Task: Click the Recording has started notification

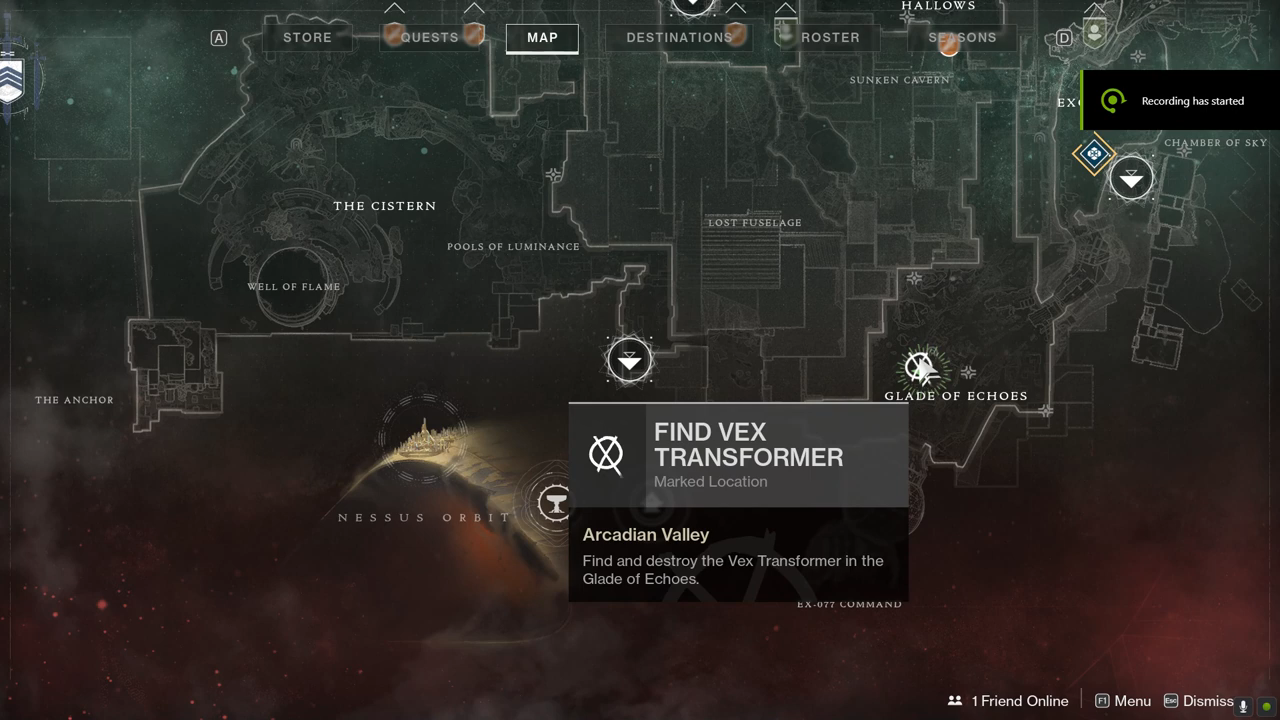Action: (1181, 100)
